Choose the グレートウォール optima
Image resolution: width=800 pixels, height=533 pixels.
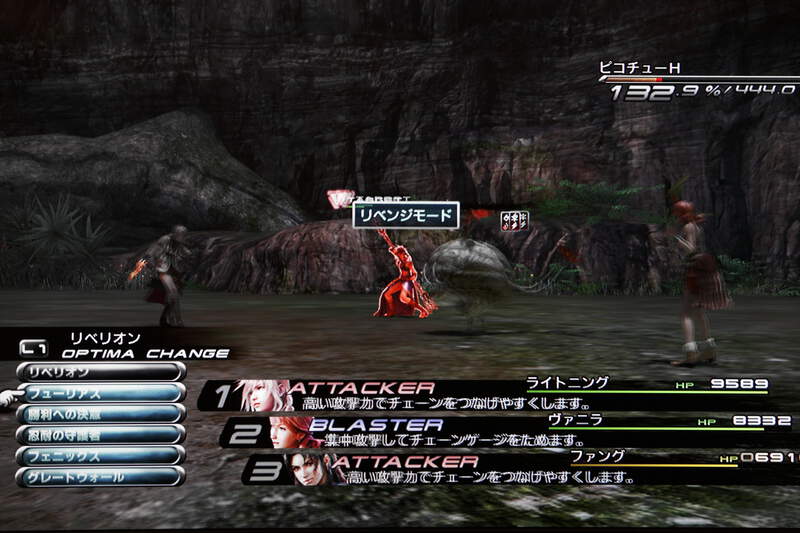point(98,476)
